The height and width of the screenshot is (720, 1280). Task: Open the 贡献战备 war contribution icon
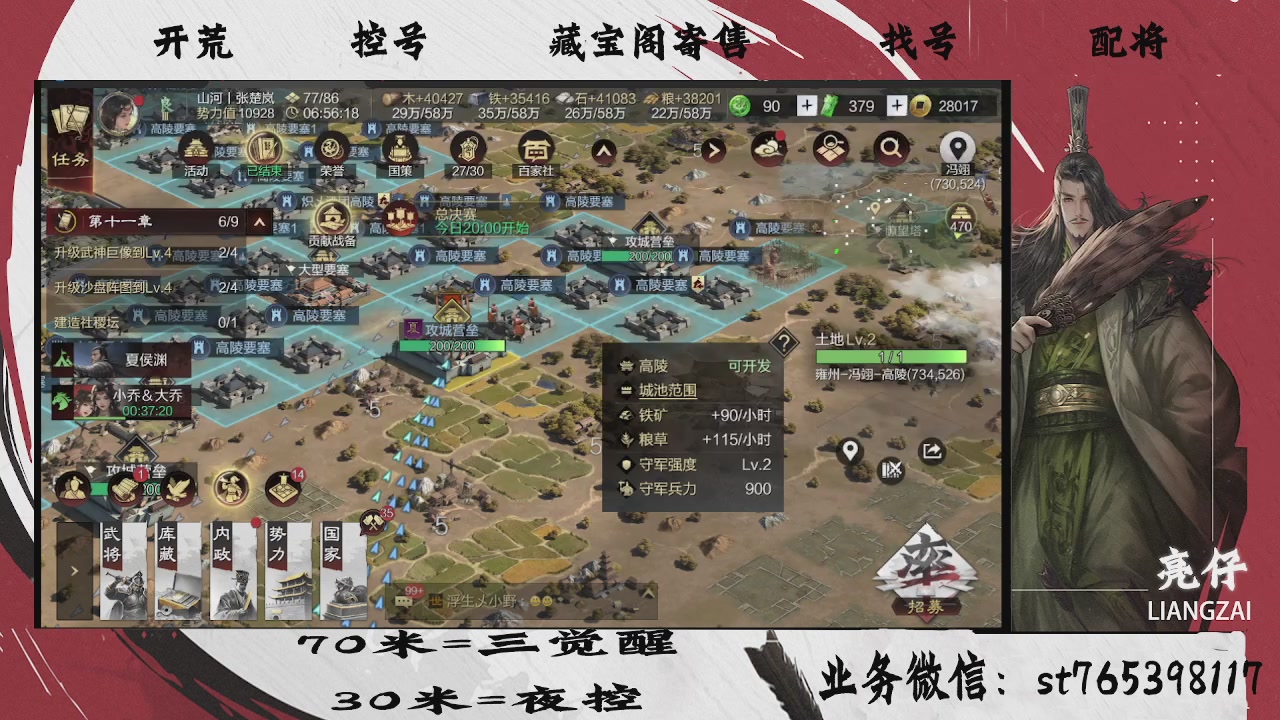click(x=333, y=218)
